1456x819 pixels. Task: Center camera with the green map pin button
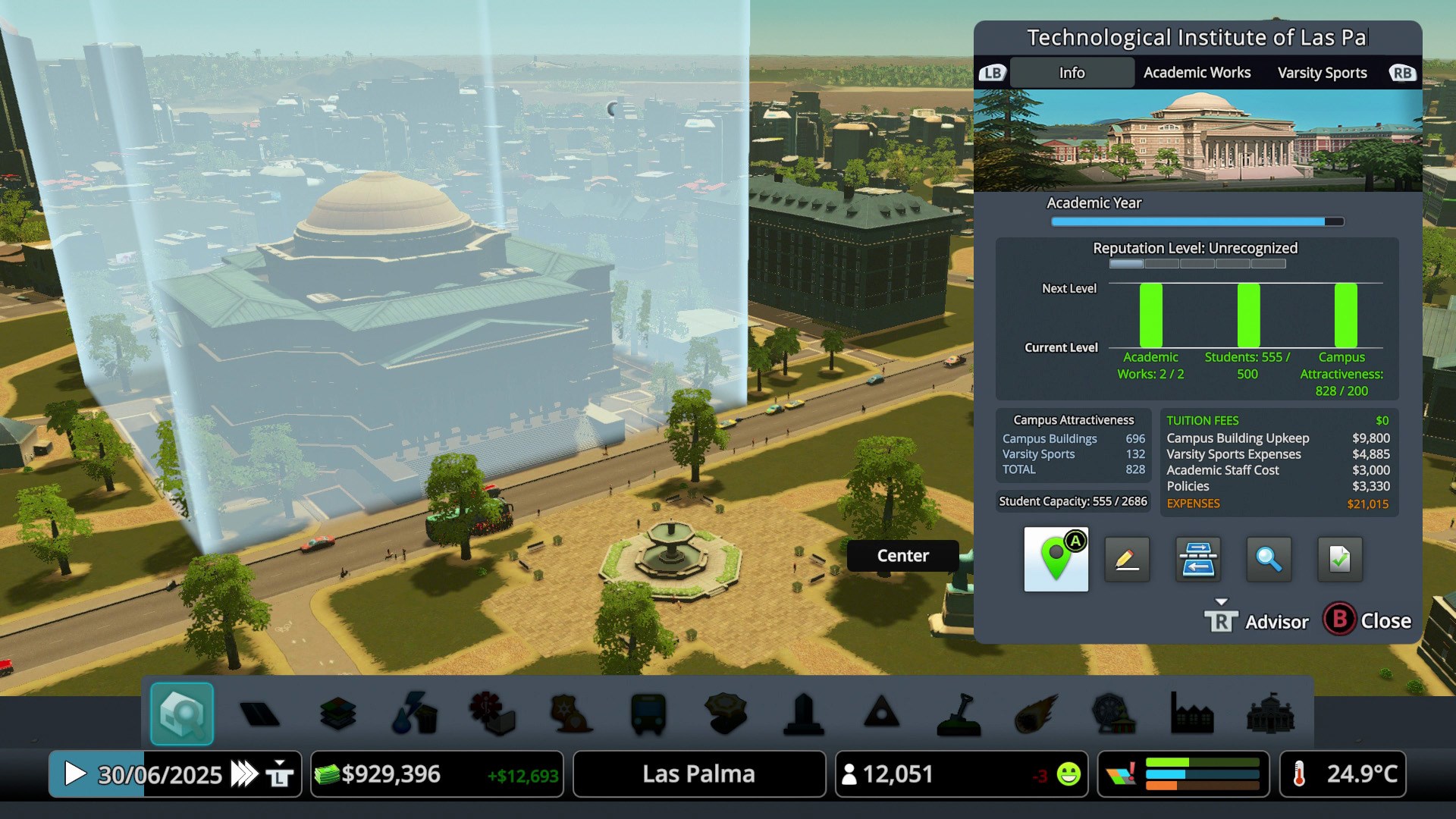pyautogui.click(x=1056, y=560)
